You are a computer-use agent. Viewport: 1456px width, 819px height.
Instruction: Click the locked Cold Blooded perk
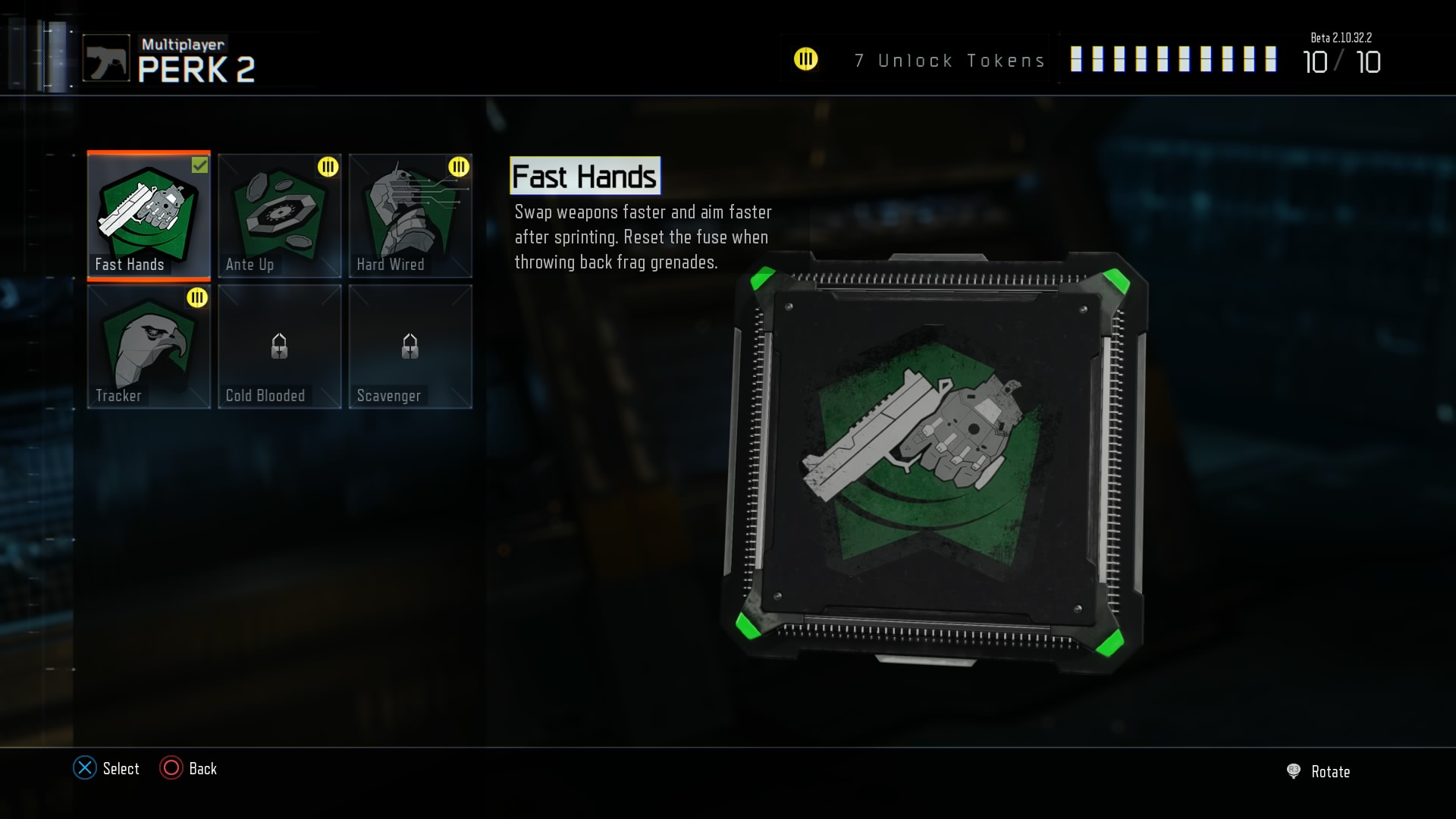point(279,347)
